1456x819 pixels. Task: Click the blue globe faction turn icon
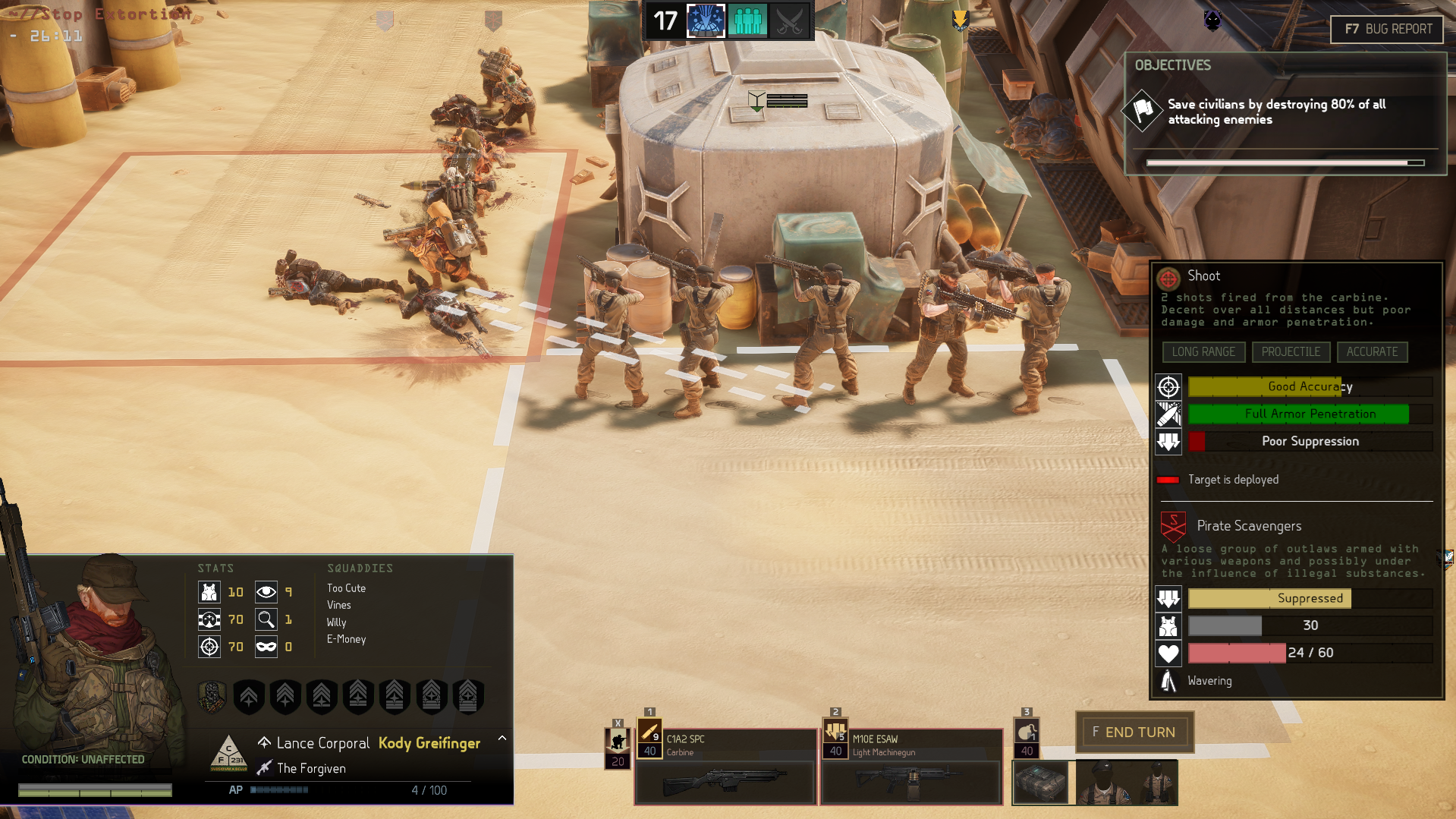click(706, 20)
